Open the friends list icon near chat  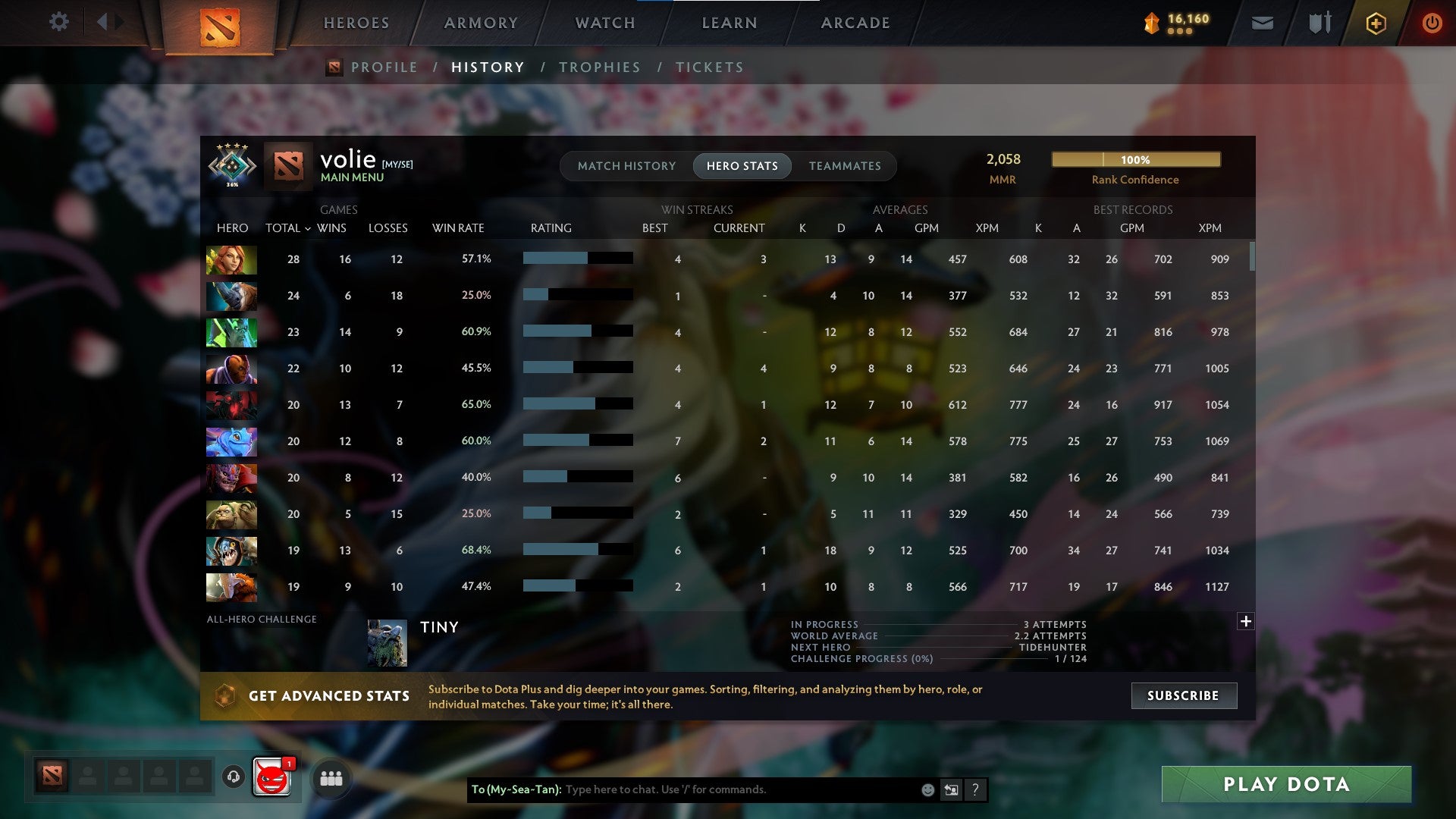click(330, 777)
